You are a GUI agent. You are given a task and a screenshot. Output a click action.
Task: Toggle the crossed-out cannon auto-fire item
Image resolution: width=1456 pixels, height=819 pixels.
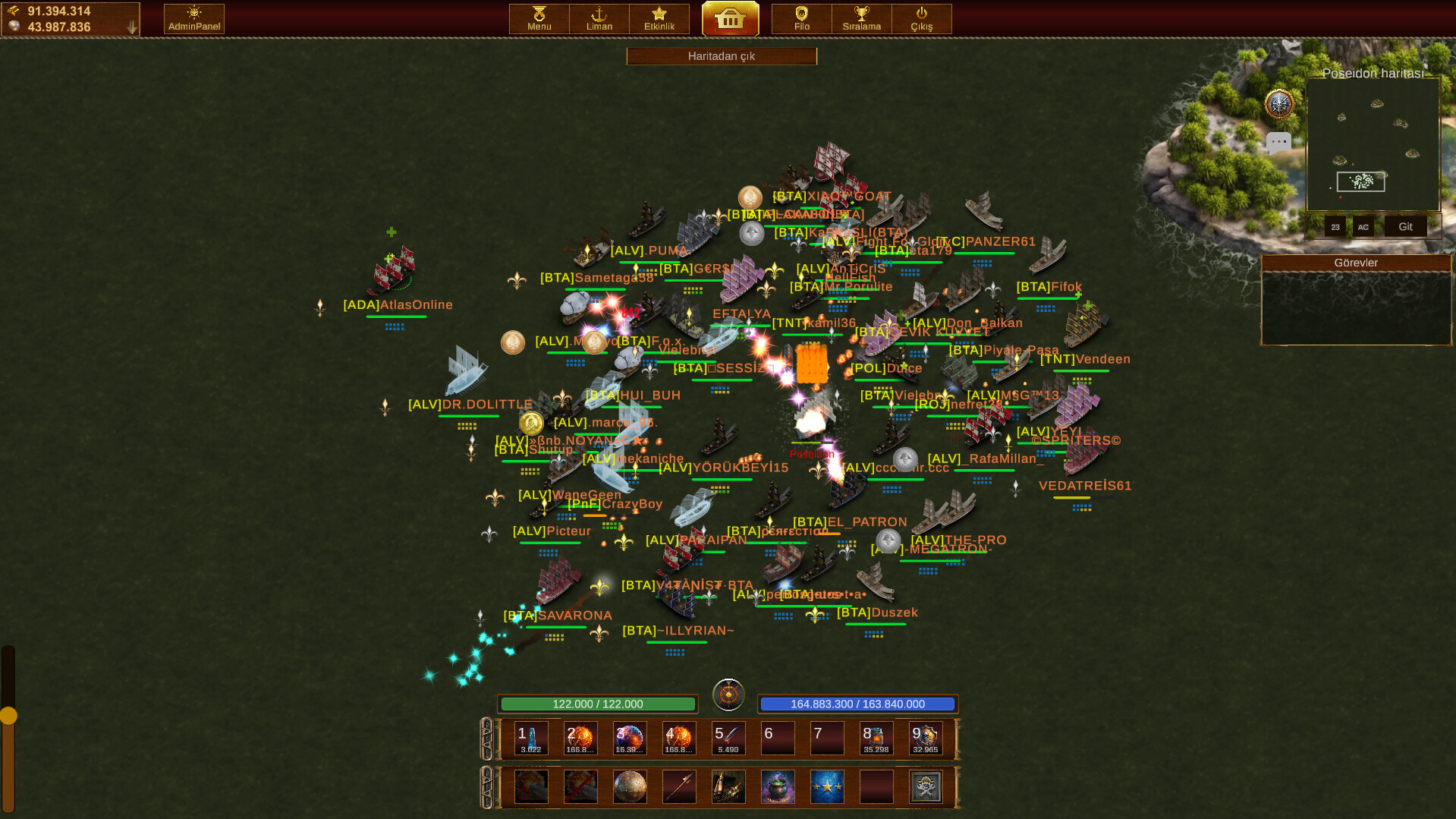point(580,787)
